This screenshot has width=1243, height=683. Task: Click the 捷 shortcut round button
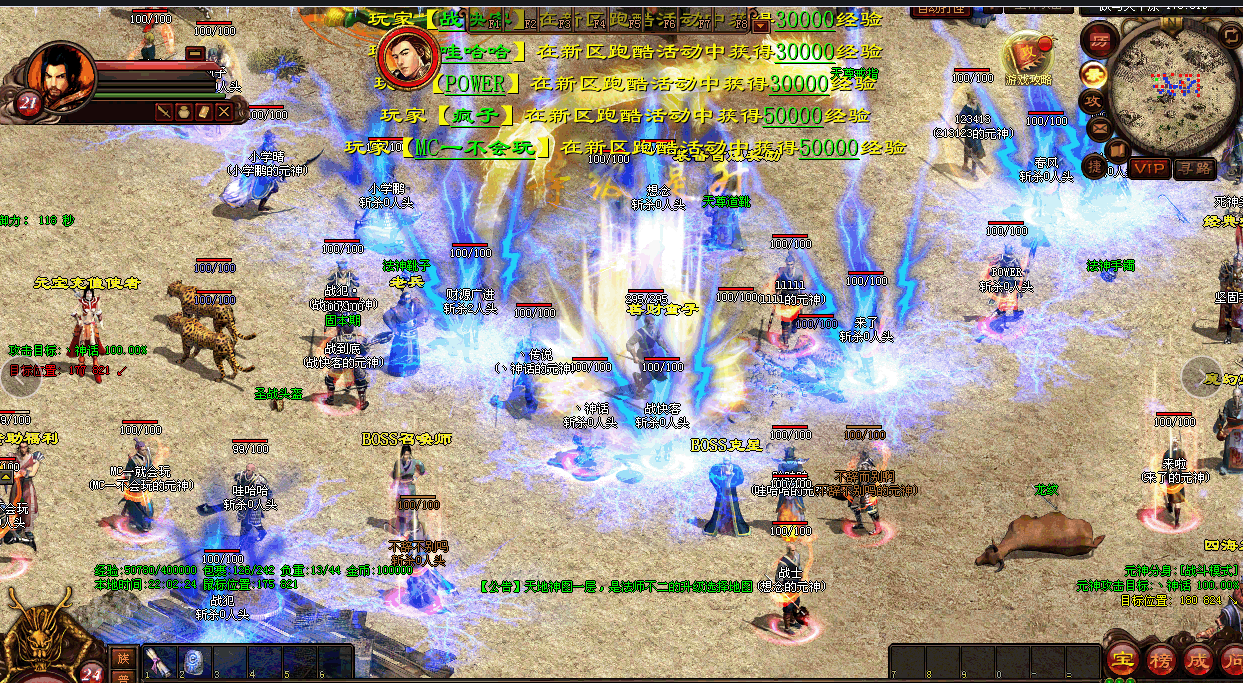[x=1095, y=166]
